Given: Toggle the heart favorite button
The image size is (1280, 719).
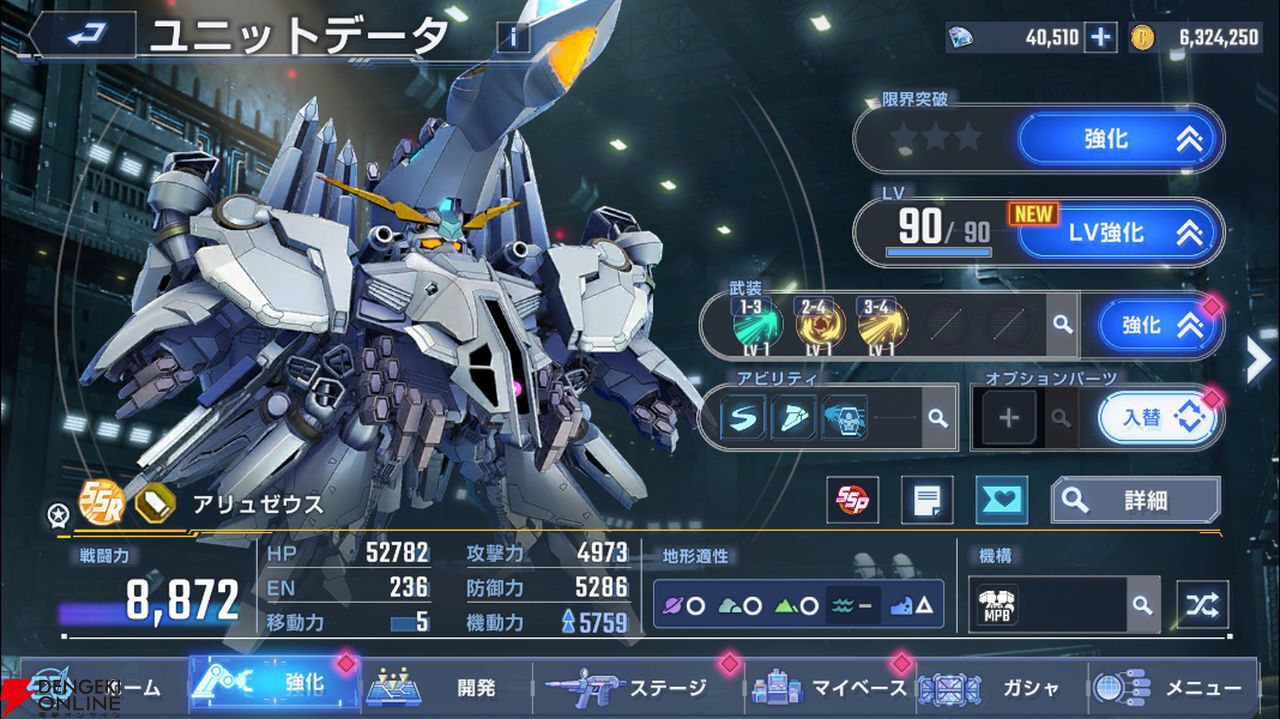Looking at the screenshot, I should click(1001, 500).
